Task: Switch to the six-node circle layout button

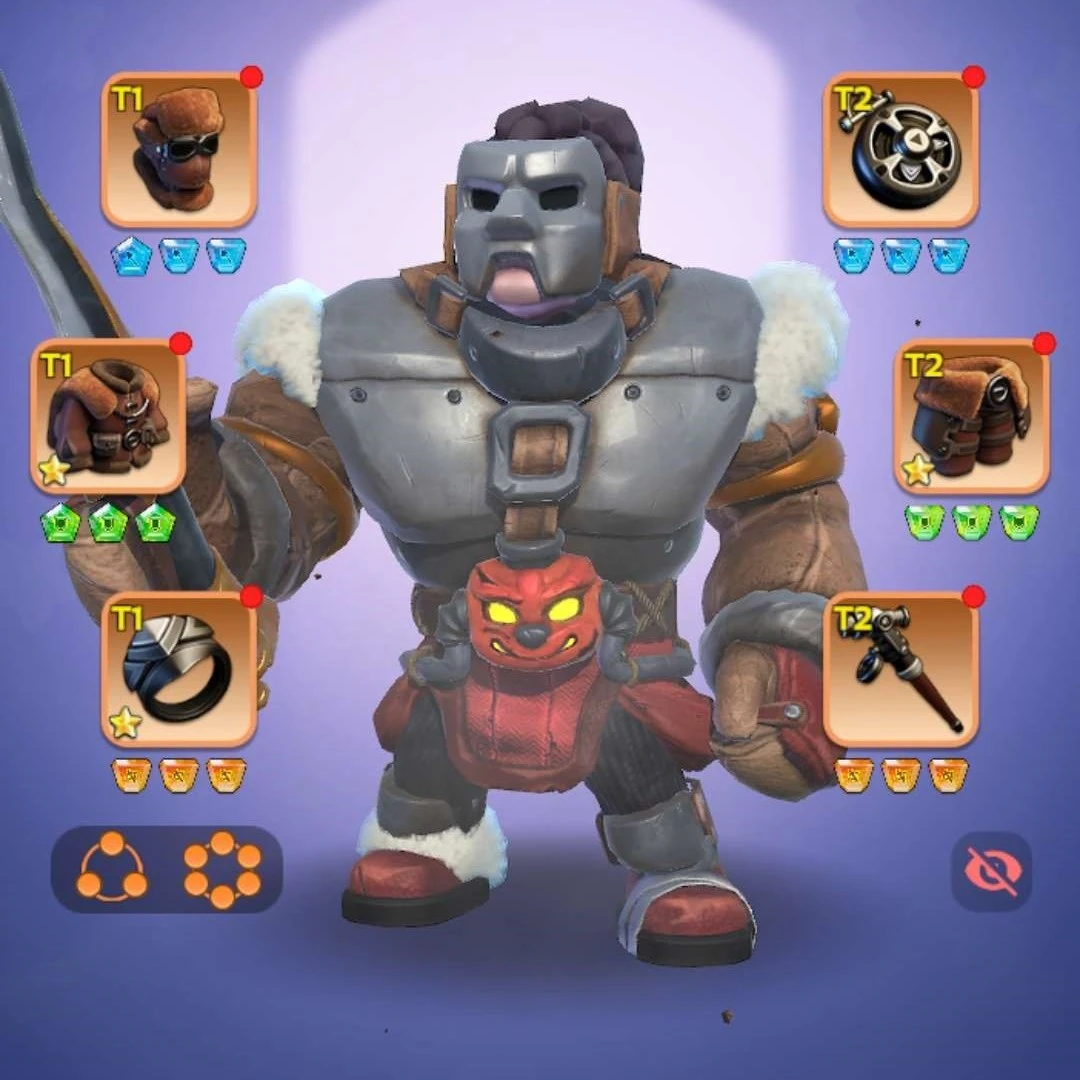Action: (x=222, y=869)
